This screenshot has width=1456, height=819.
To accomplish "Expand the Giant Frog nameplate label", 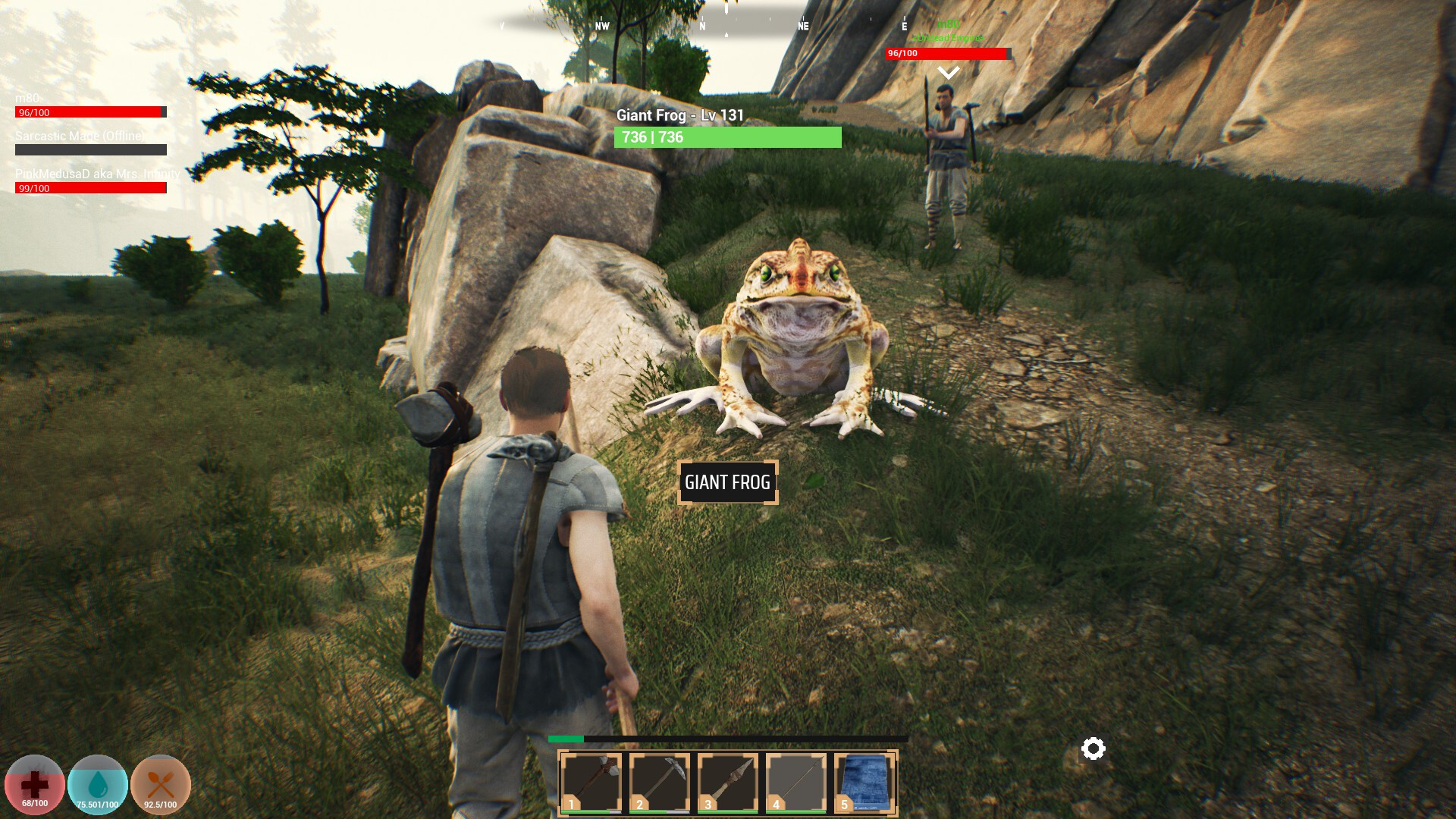I will (x=728, y=482).
